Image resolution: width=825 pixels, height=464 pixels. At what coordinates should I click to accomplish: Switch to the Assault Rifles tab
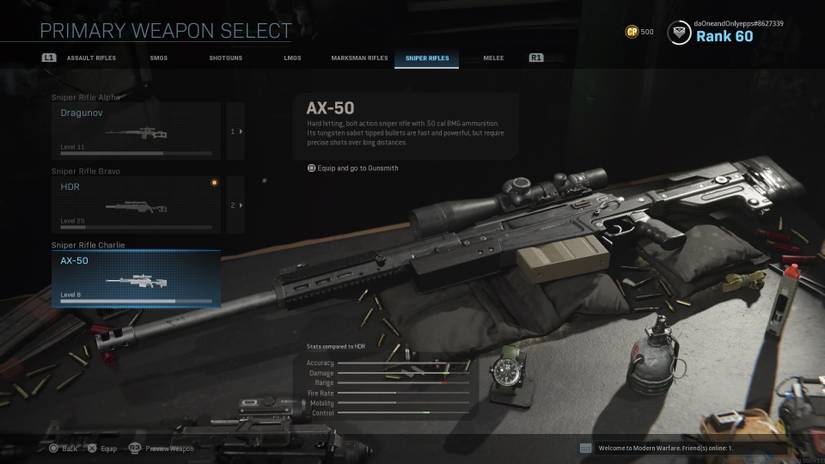click(91, 58)
